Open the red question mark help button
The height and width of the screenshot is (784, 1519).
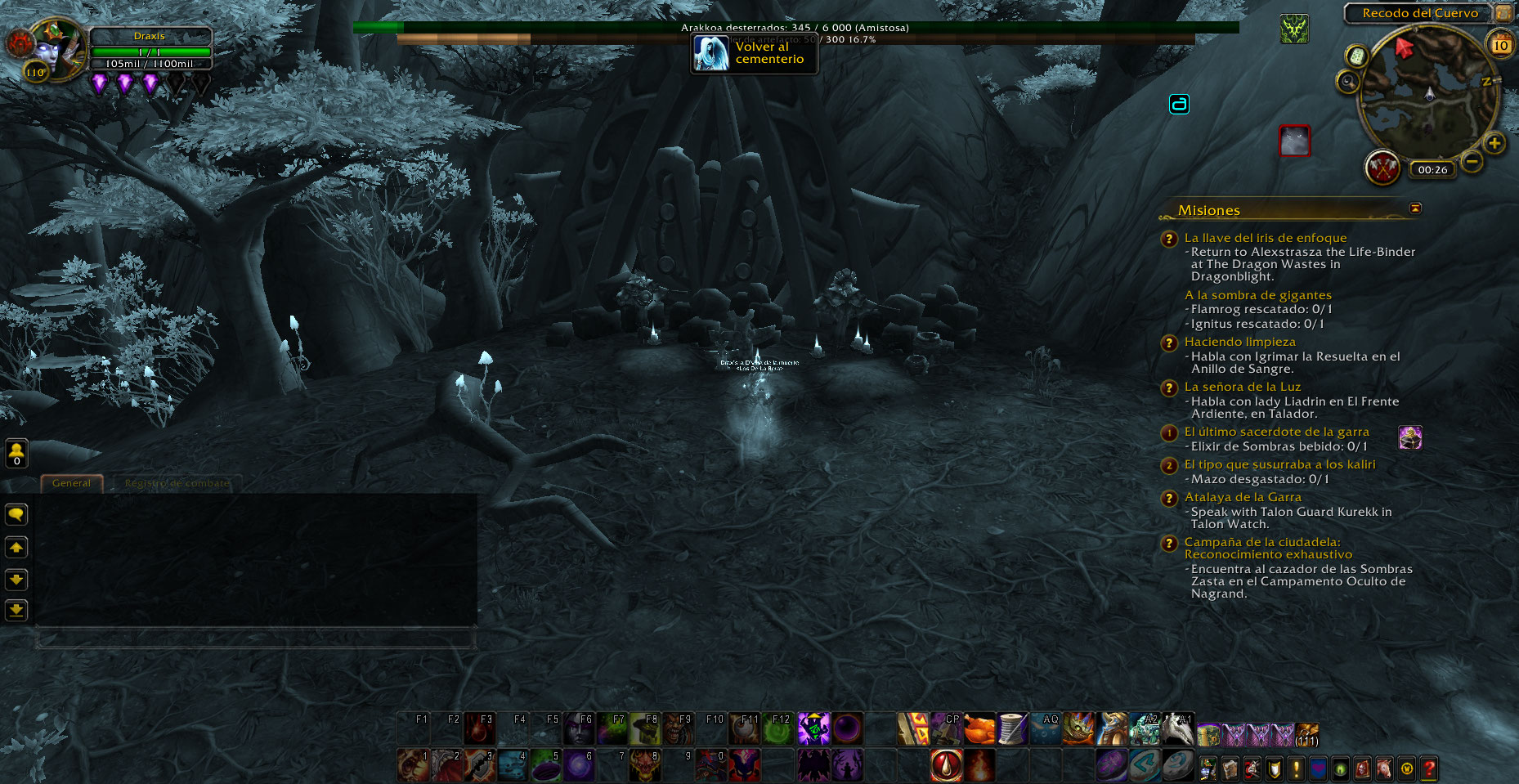click(x=1428, y=768)
